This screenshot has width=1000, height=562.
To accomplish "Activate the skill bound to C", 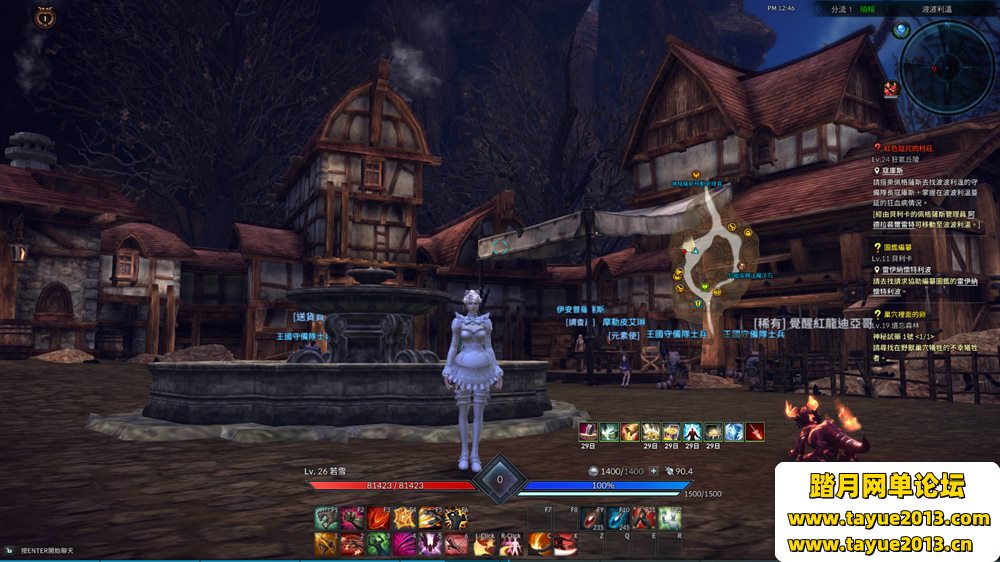I will [540, 543].
